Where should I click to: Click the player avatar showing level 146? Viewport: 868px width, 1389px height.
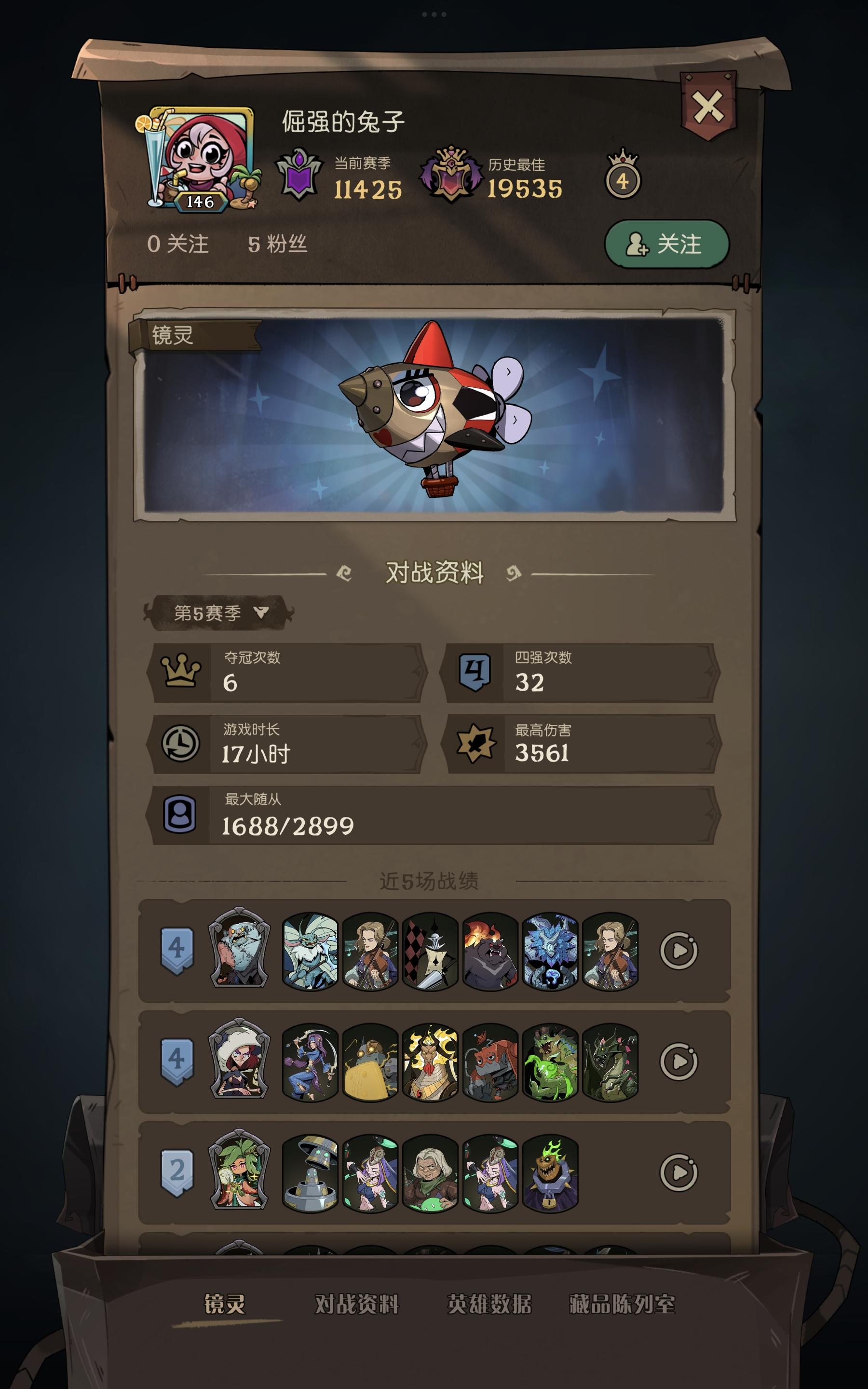pos(198,156)
